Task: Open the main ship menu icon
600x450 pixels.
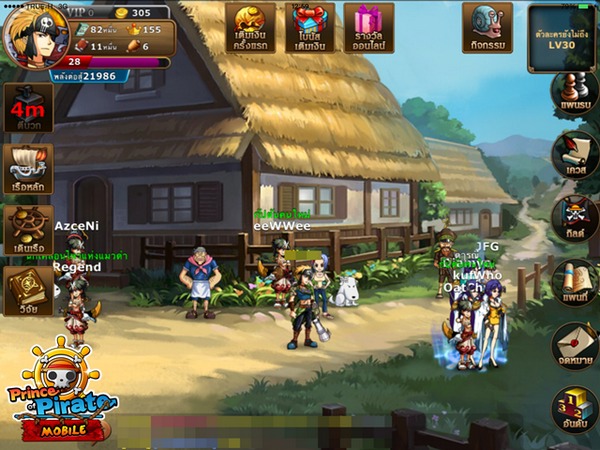Action: [28, 168]
